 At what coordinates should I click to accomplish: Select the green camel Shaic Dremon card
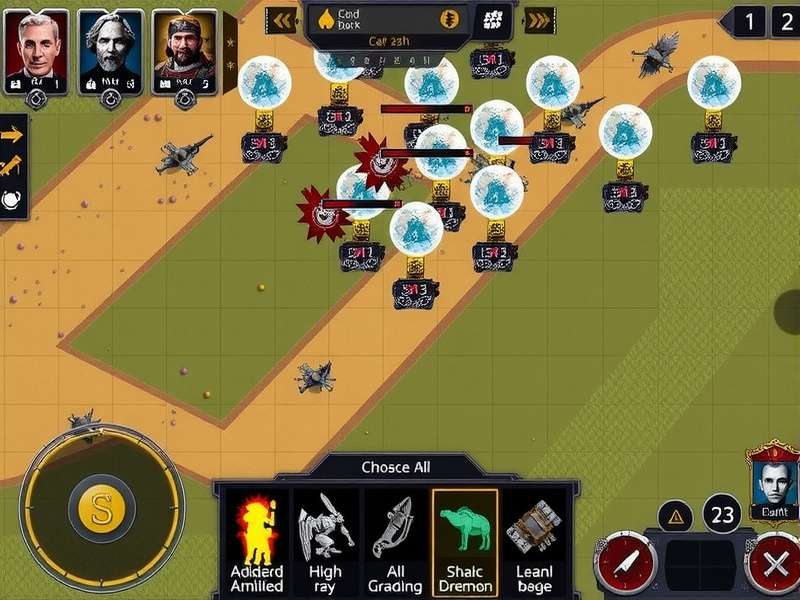coord(464,540)
